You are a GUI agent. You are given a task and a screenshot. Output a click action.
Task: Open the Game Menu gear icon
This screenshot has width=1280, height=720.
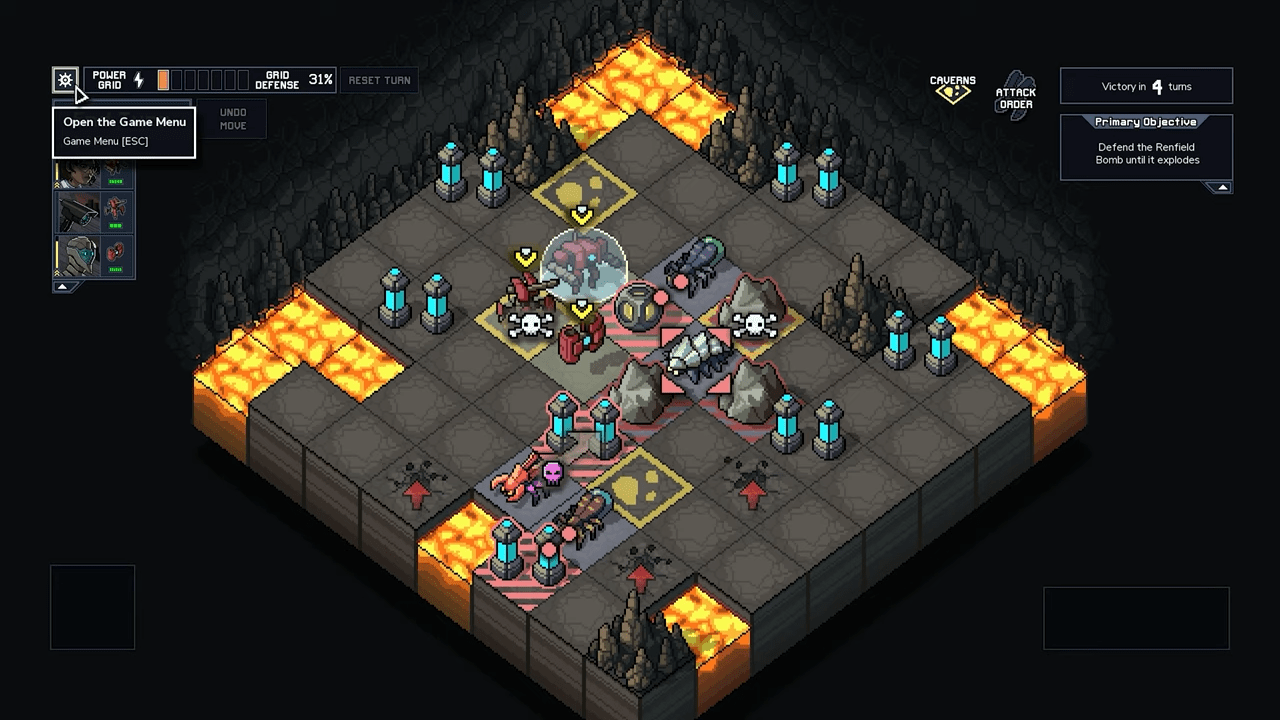[65, 80]
